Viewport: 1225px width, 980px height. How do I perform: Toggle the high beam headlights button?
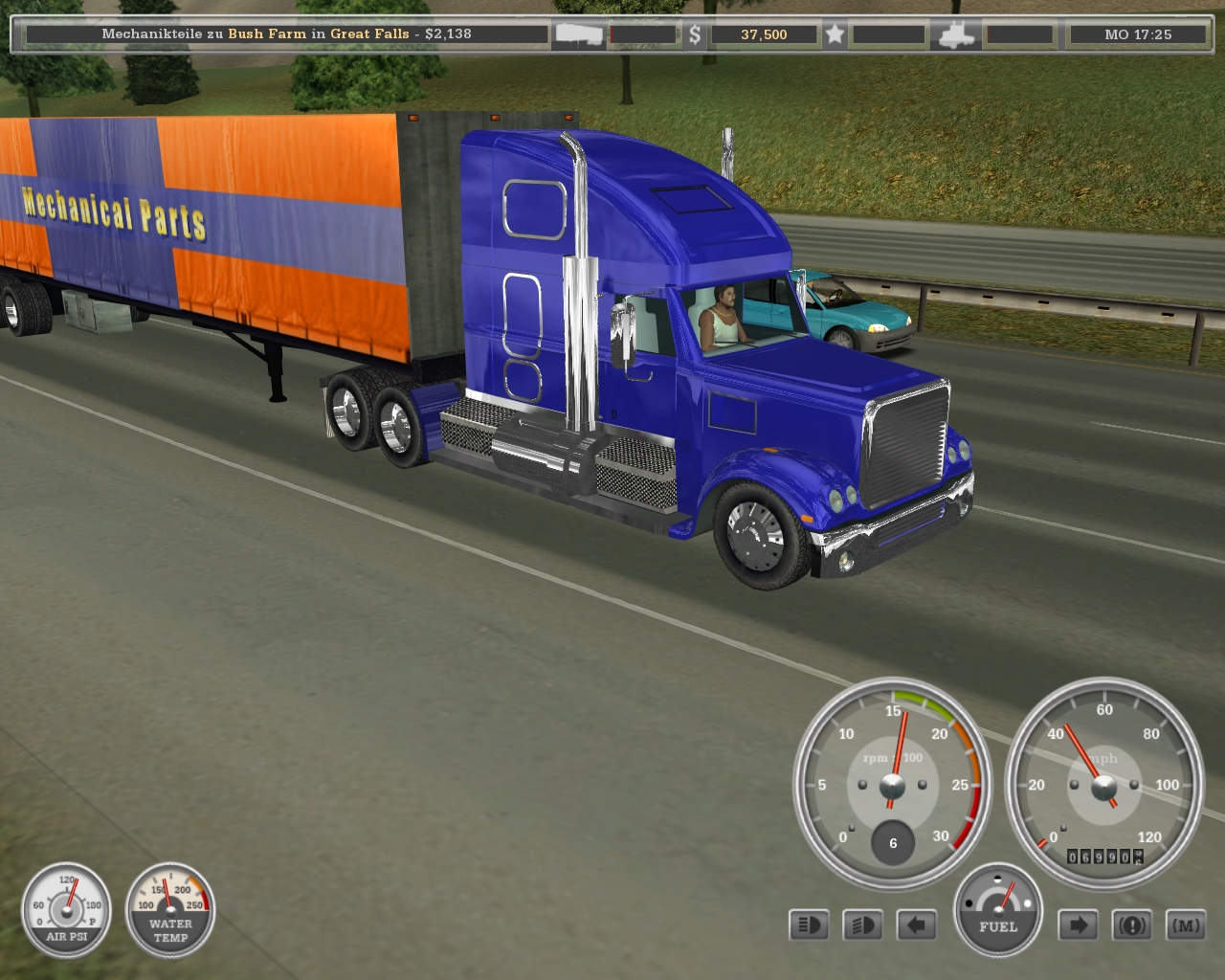[x=809, y=925]
